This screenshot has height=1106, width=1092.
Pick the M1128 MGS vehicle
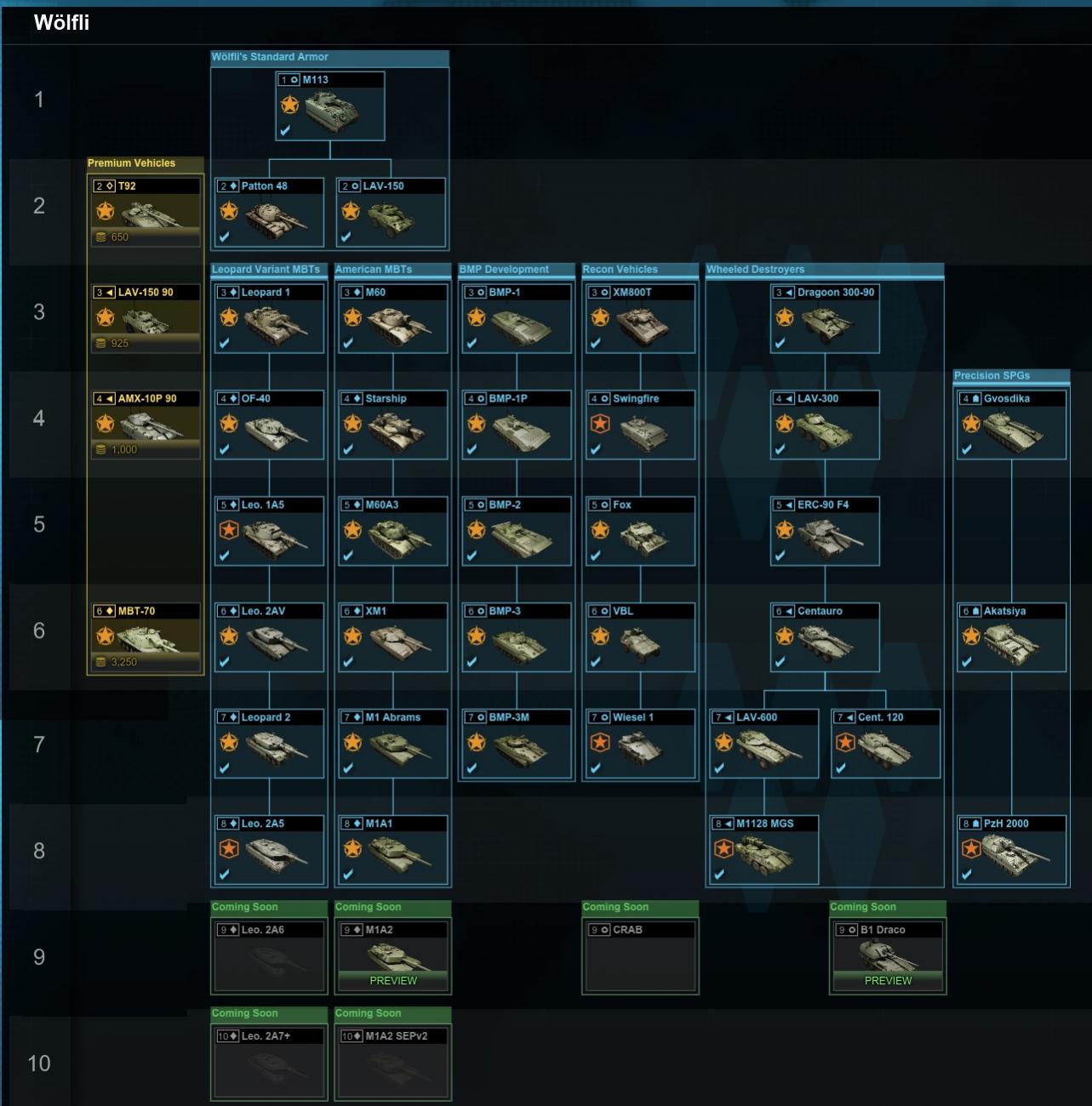click(763, 851)
